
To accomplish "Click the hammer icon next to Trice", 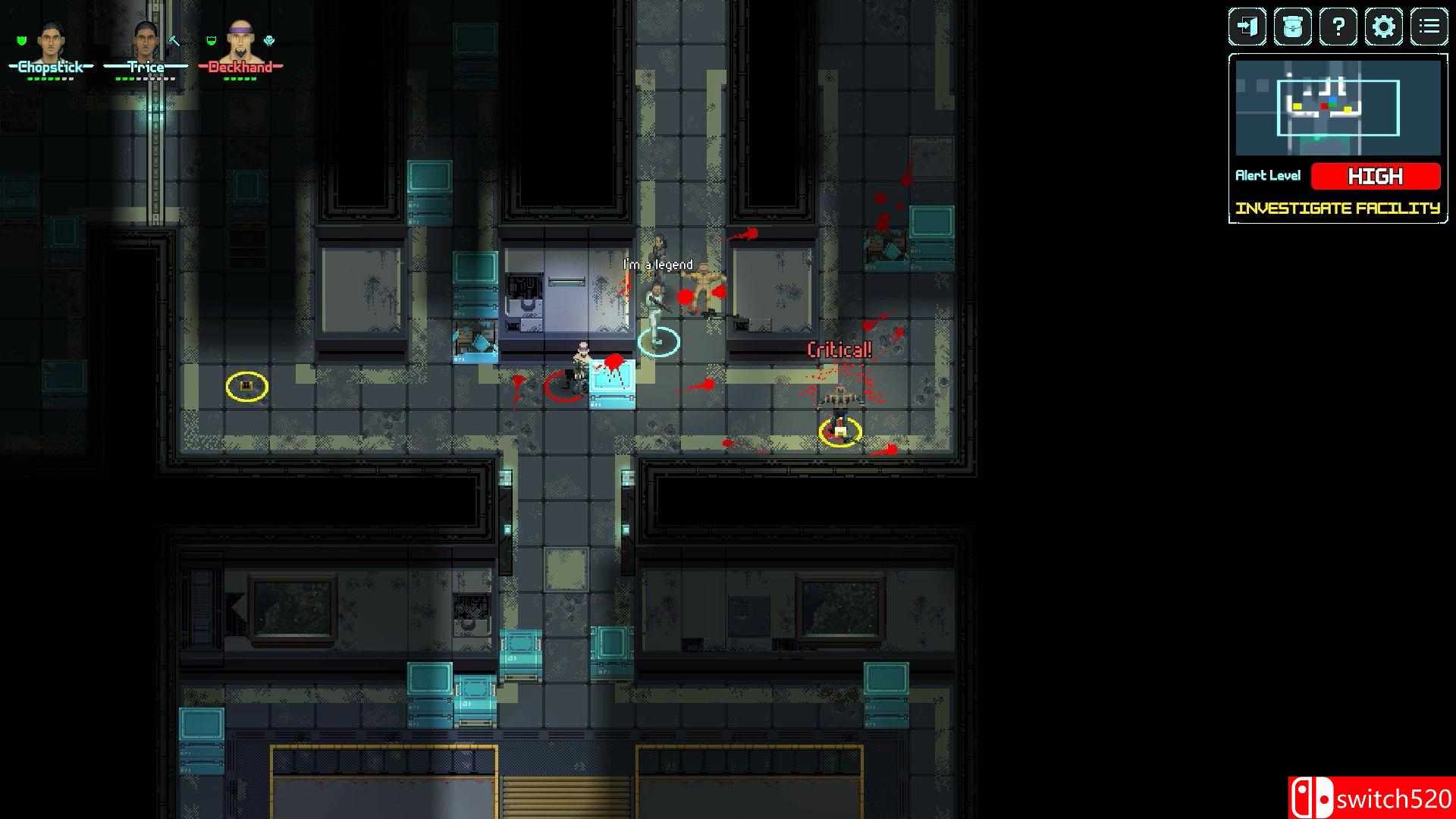I will point(174,42).
